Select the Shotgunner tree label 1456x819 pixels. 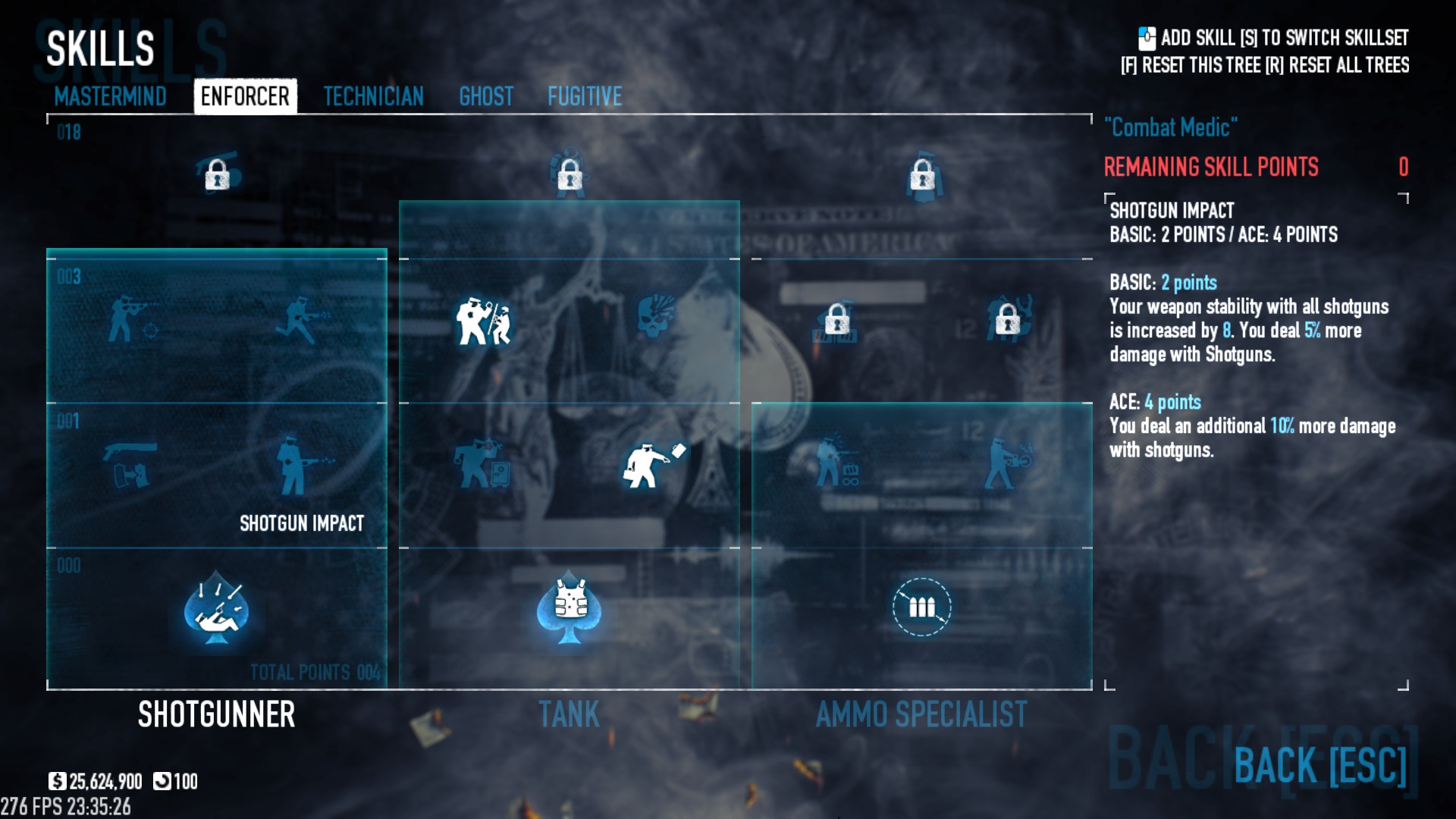(x=216, y=714)
